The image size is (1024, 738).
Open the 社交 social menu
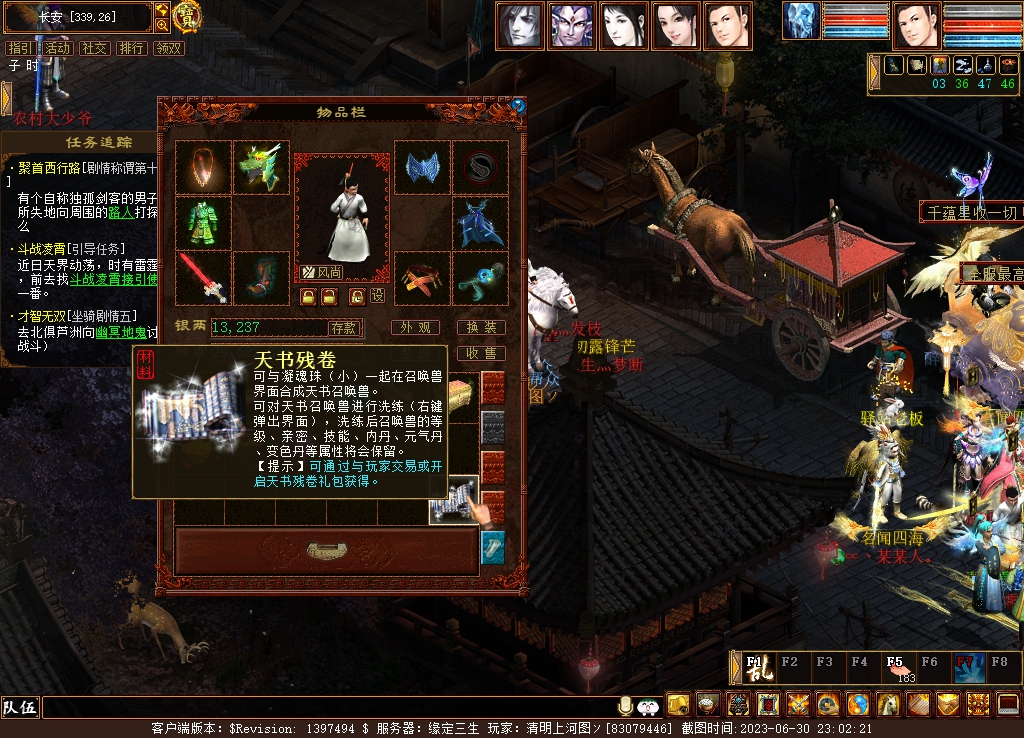94,48
